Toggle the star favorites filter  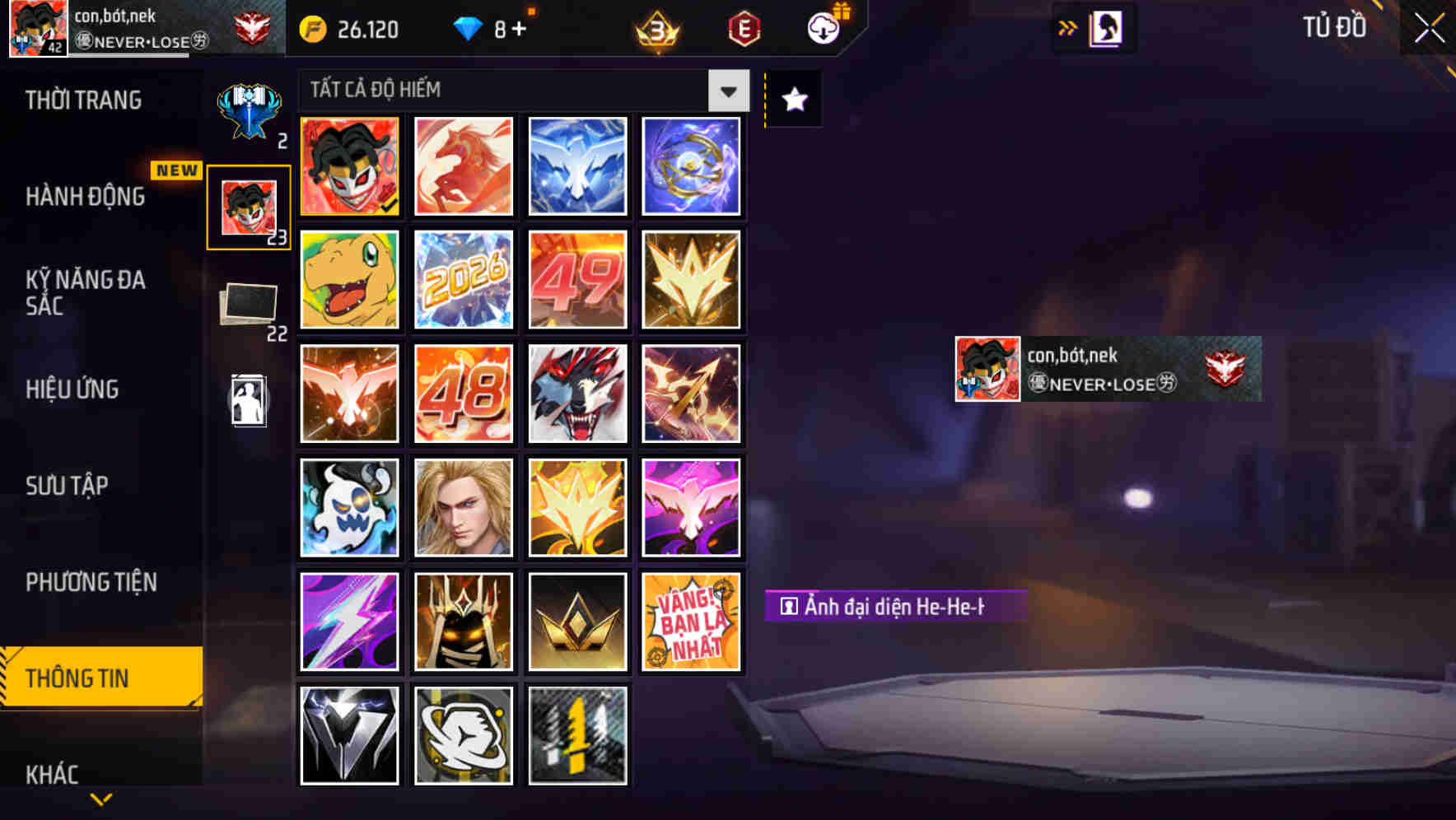[792, 100]
